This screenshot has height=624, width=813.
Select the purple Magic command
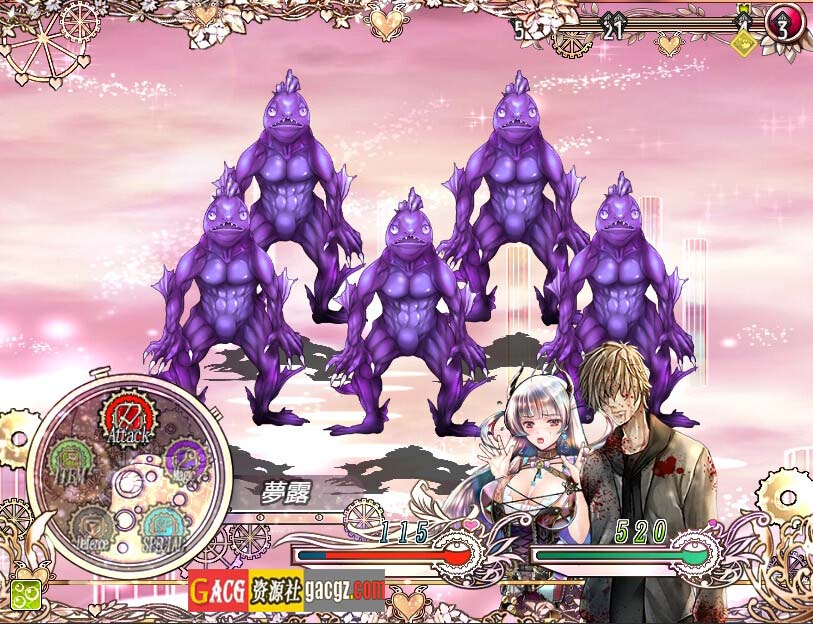pyautogui.click(x=183, y=461)
